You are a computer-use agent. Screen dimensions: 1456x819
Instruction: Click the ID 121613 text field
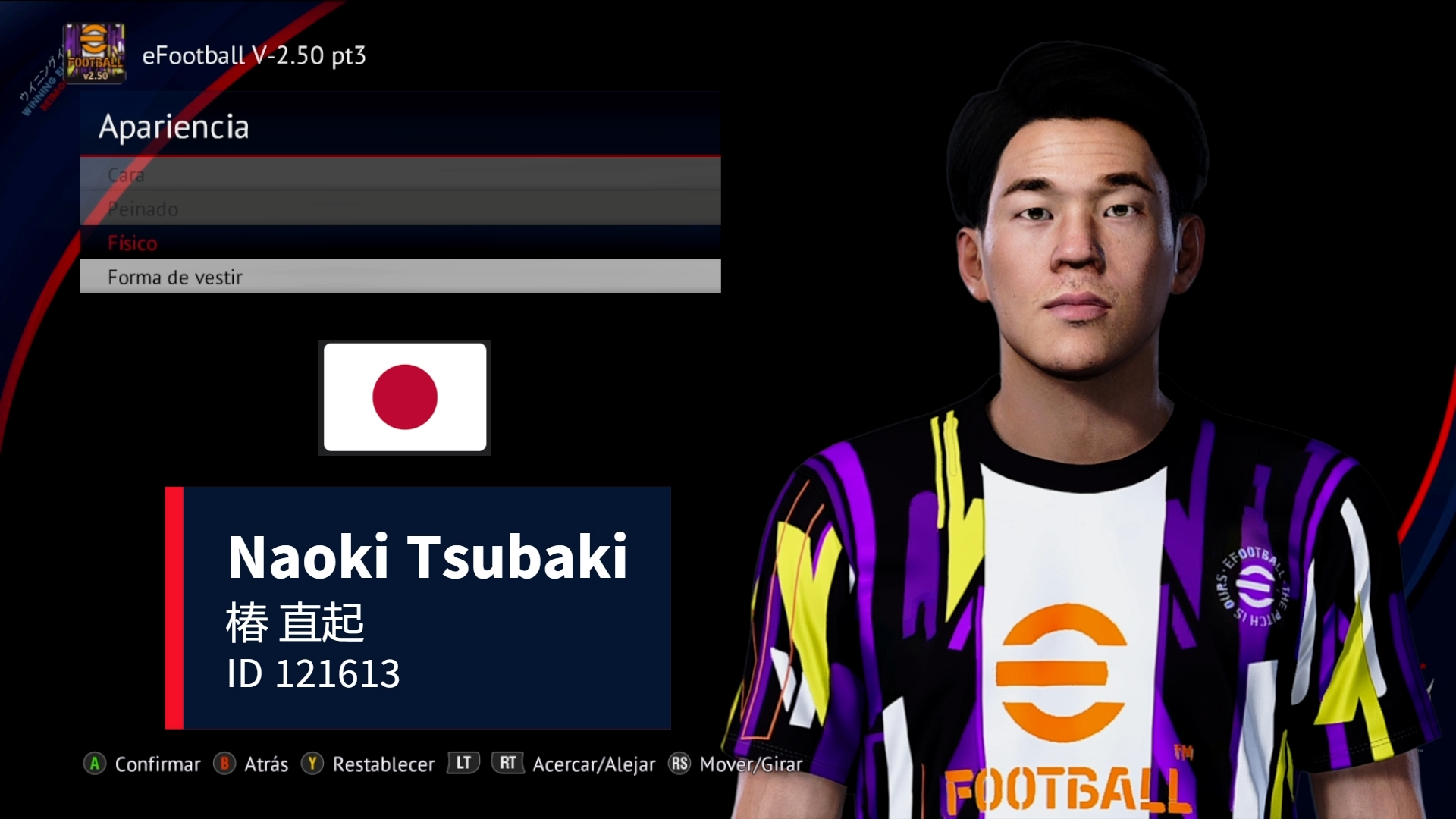pos(314,672)
